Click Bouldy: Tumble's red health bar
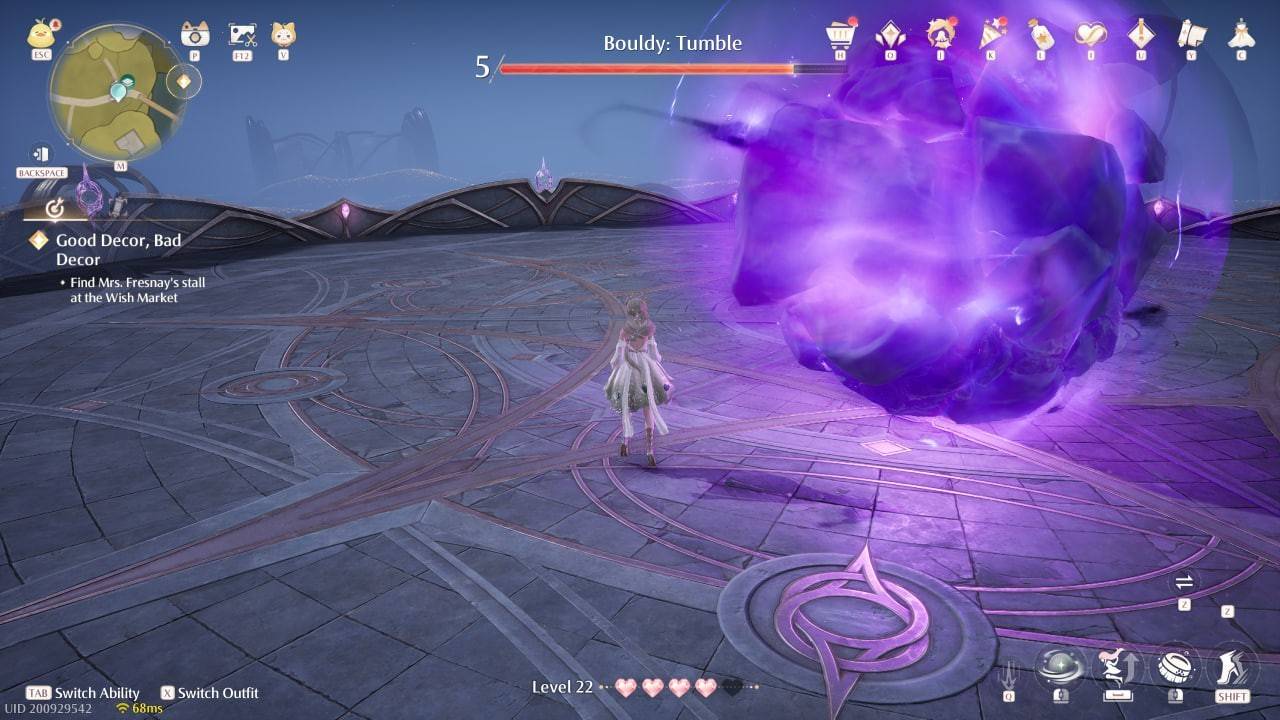Image resolution: width=1280 pixels, height=720 pixels. pyautogui.click(x=645, y=68)
